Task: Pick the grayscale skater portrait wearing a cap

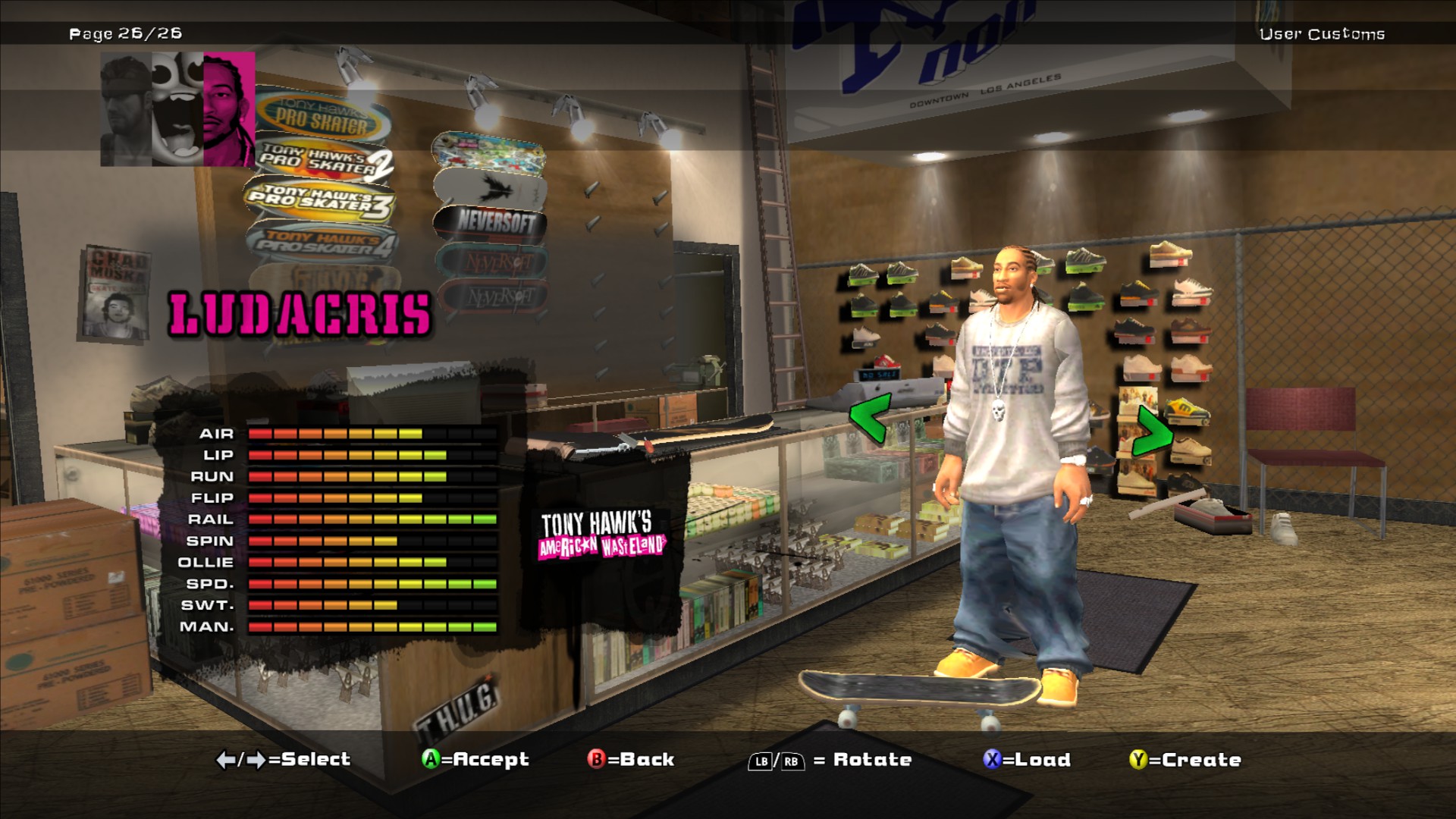Action: pyautogui.click(x=126, y=109)
